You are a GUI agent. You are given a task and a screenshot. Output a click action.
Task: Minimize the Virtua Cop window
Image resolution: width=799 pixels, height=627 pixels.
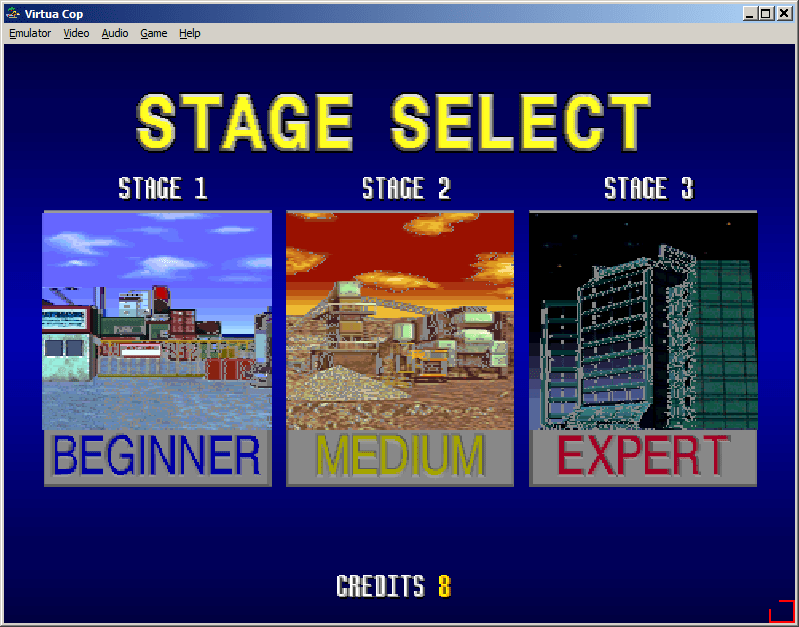tap(750, 13)
